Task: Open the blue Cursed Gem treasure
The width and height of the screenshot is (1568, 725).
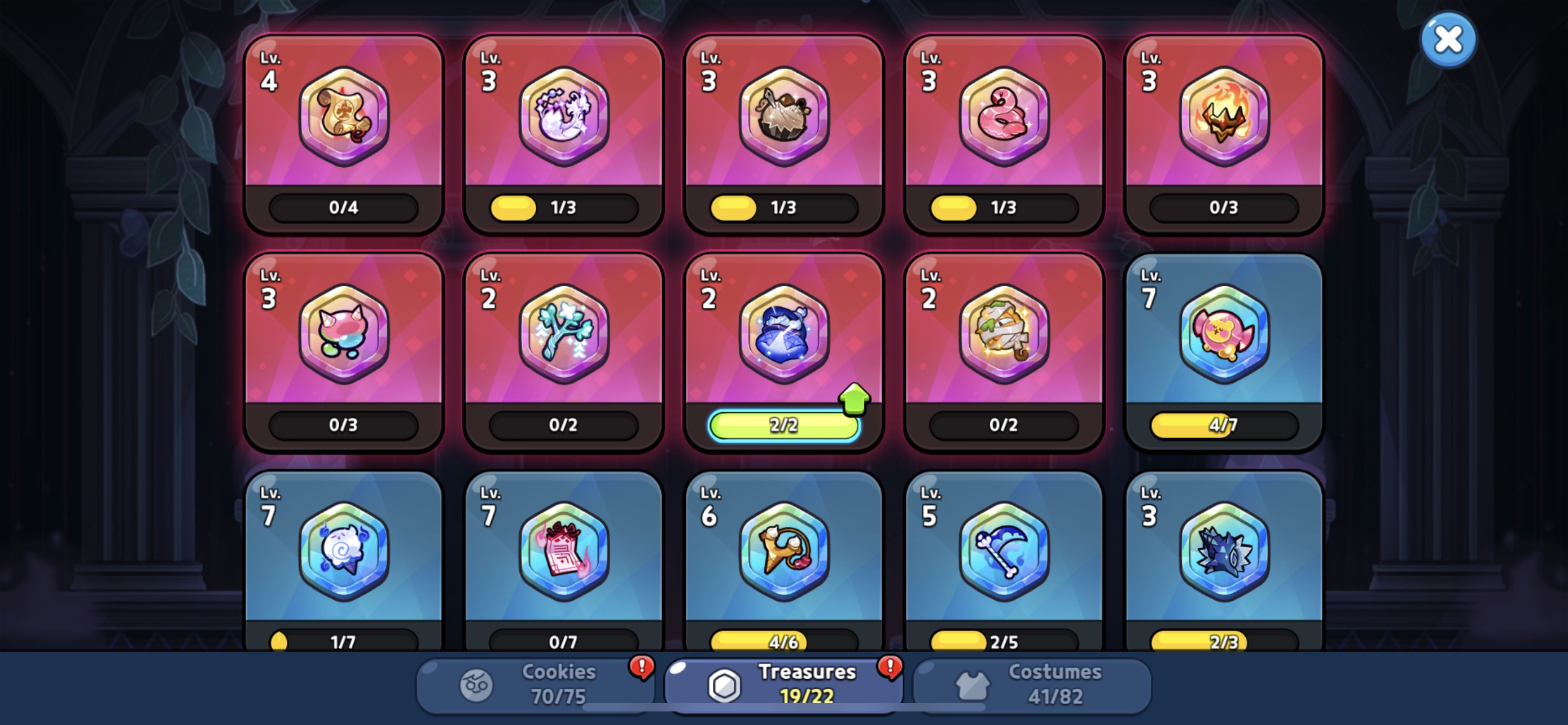Action: (783, 334)
